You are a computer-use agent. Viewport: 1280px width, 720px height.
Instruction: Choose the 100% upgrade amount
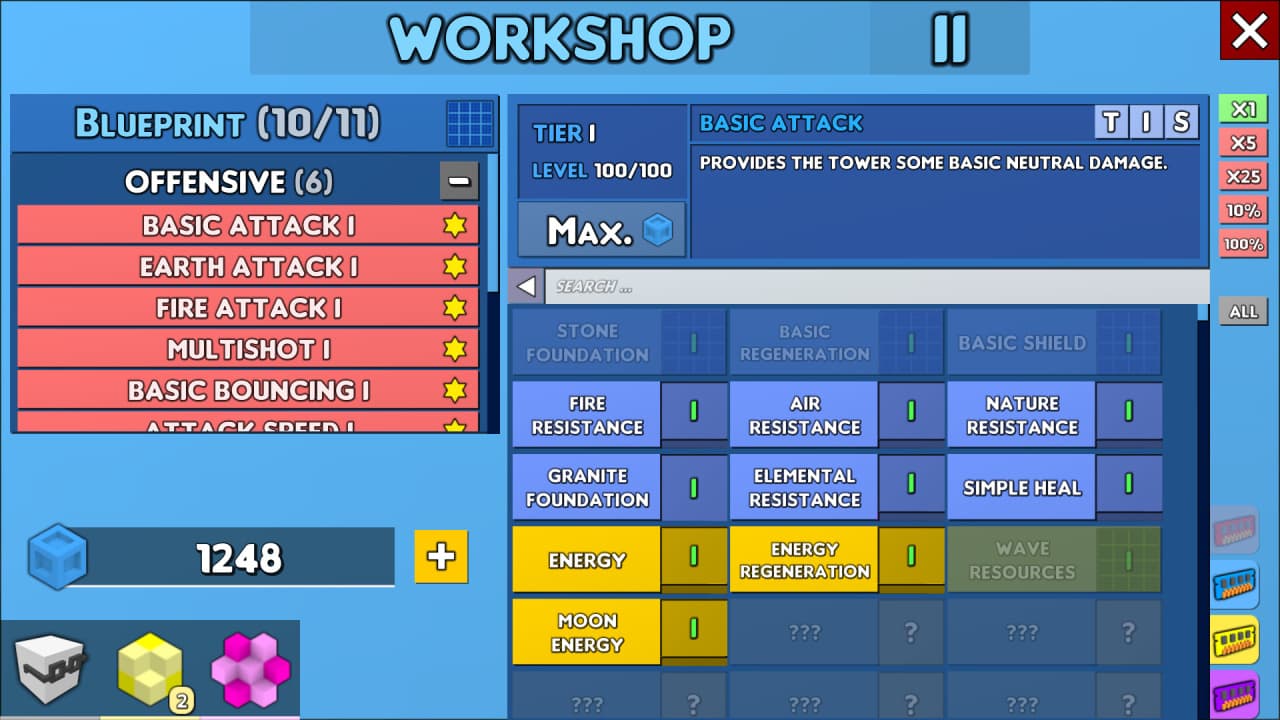1243,244
